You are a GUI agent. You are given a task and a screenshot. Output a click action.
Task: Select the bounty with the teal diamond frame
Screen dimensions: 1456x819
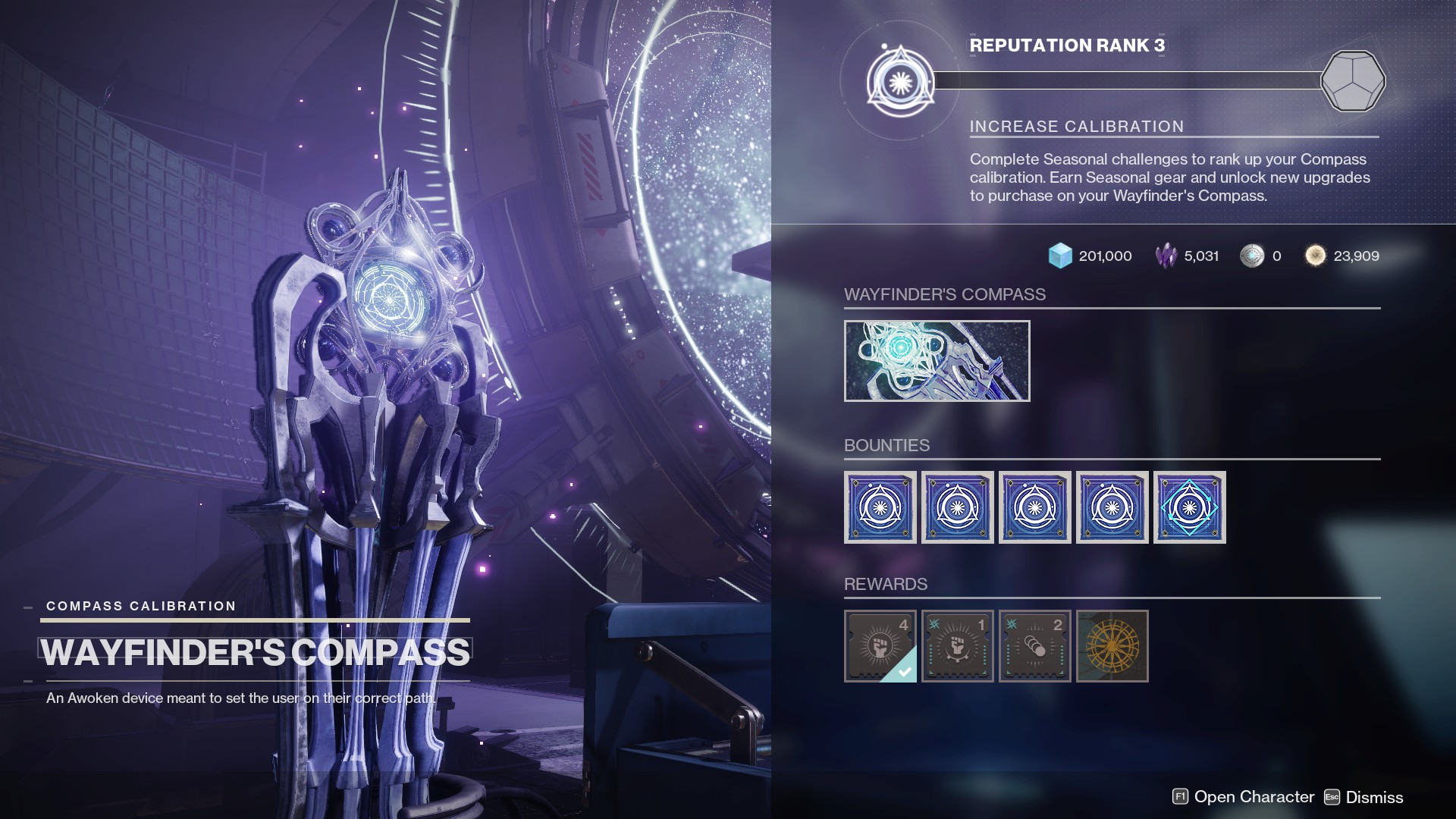coord(1189,507)
